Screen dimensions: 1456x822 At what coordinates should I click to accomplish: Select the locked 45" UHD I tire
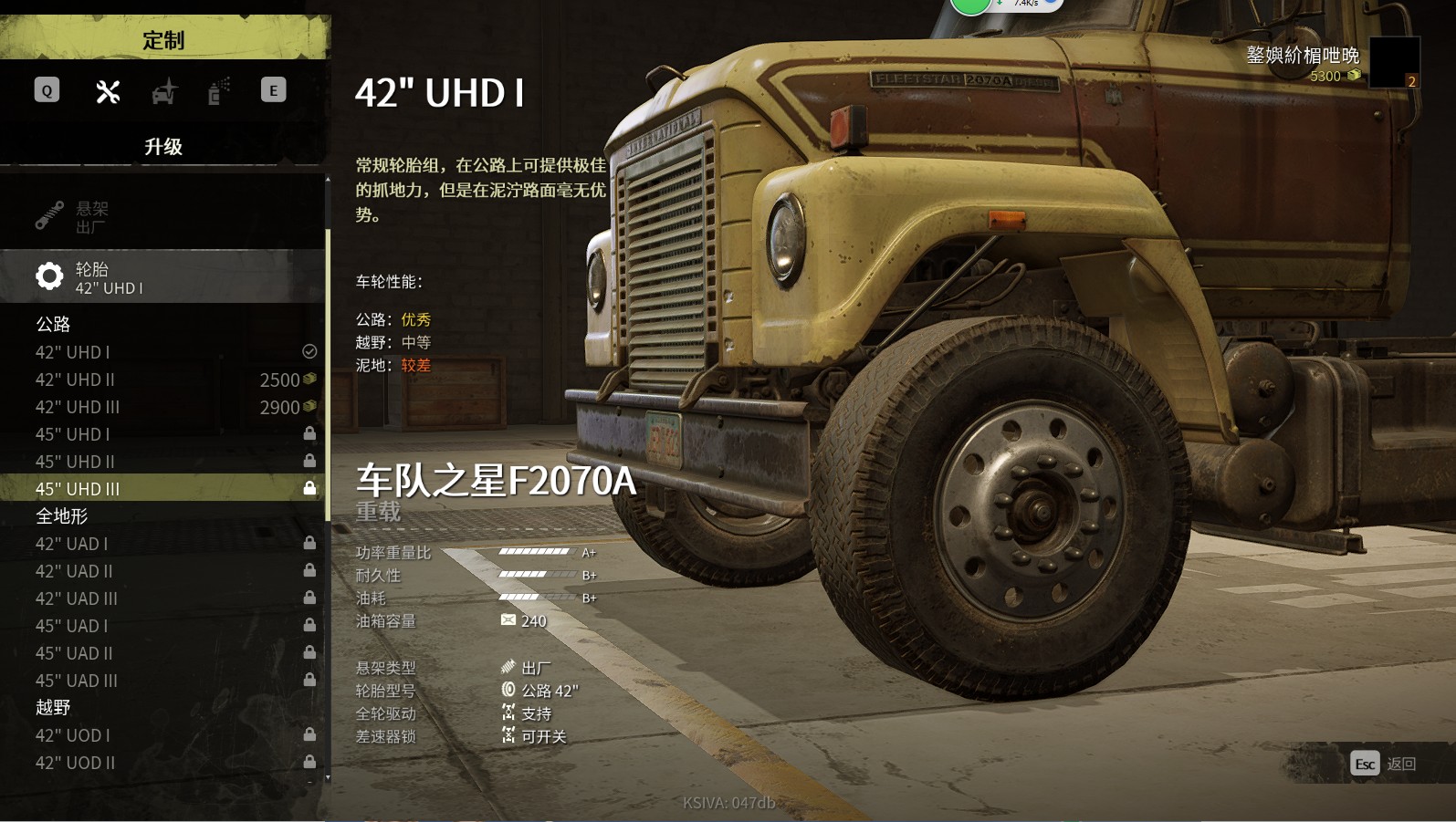tap(162, 434)
